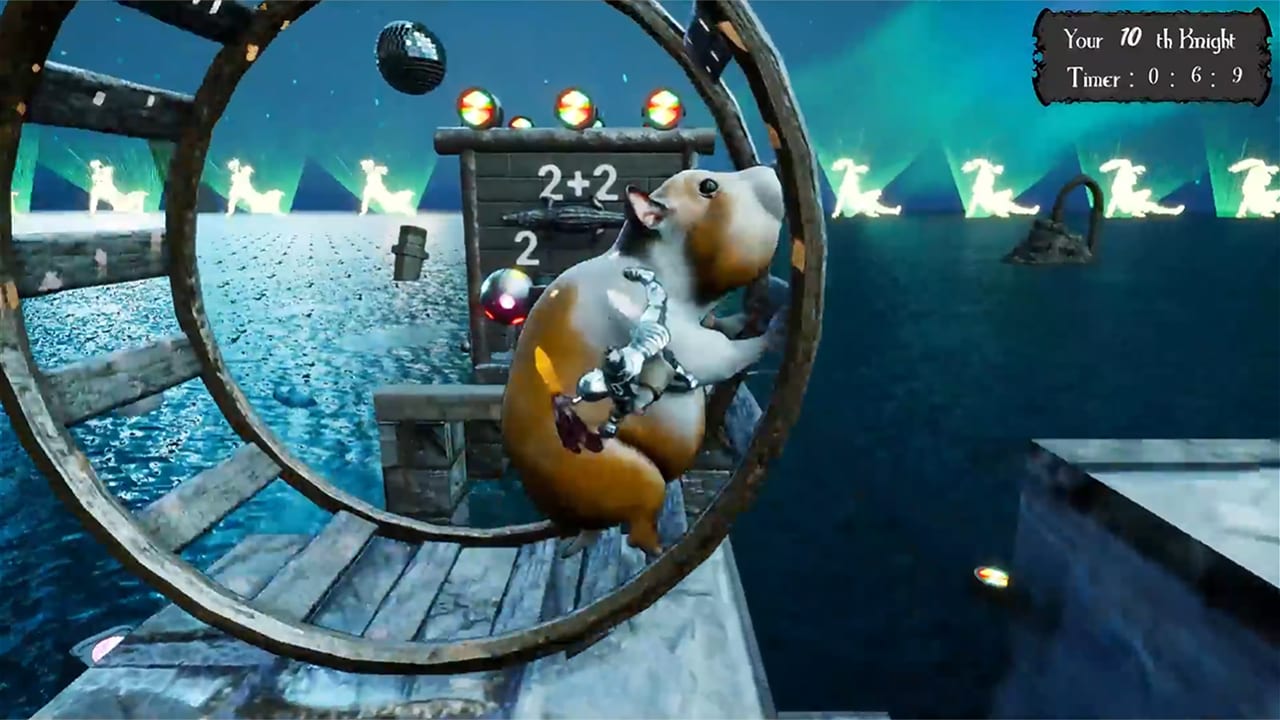The width and height of the screenshot is (1280, 720).
Task: Click the sea monster silhouette on the right horizon
Action: pyautogui.click(x=1065, y=230)
